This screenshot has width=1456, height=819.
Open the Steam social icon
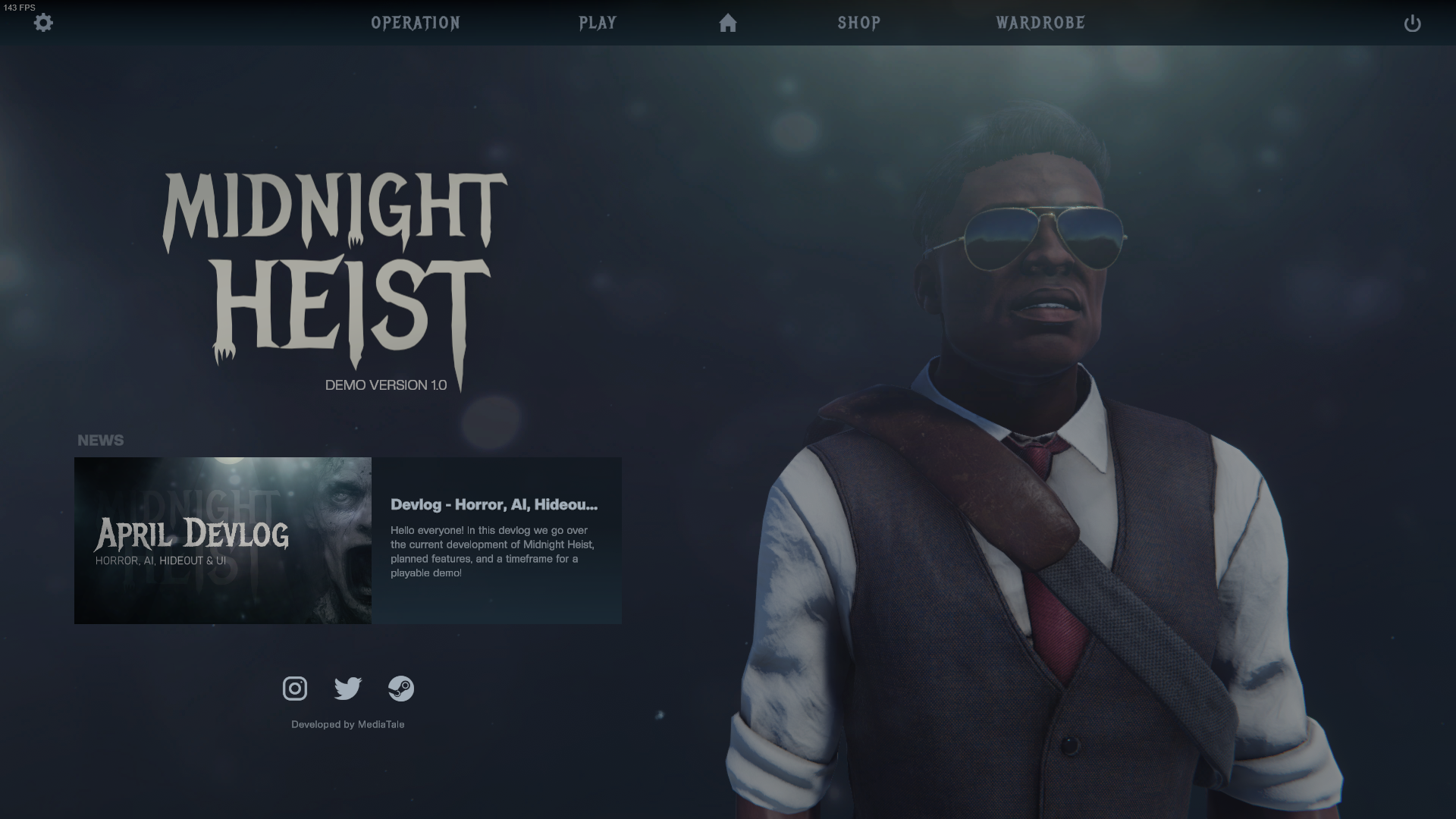pyautogui.click(x=402, y=689)
